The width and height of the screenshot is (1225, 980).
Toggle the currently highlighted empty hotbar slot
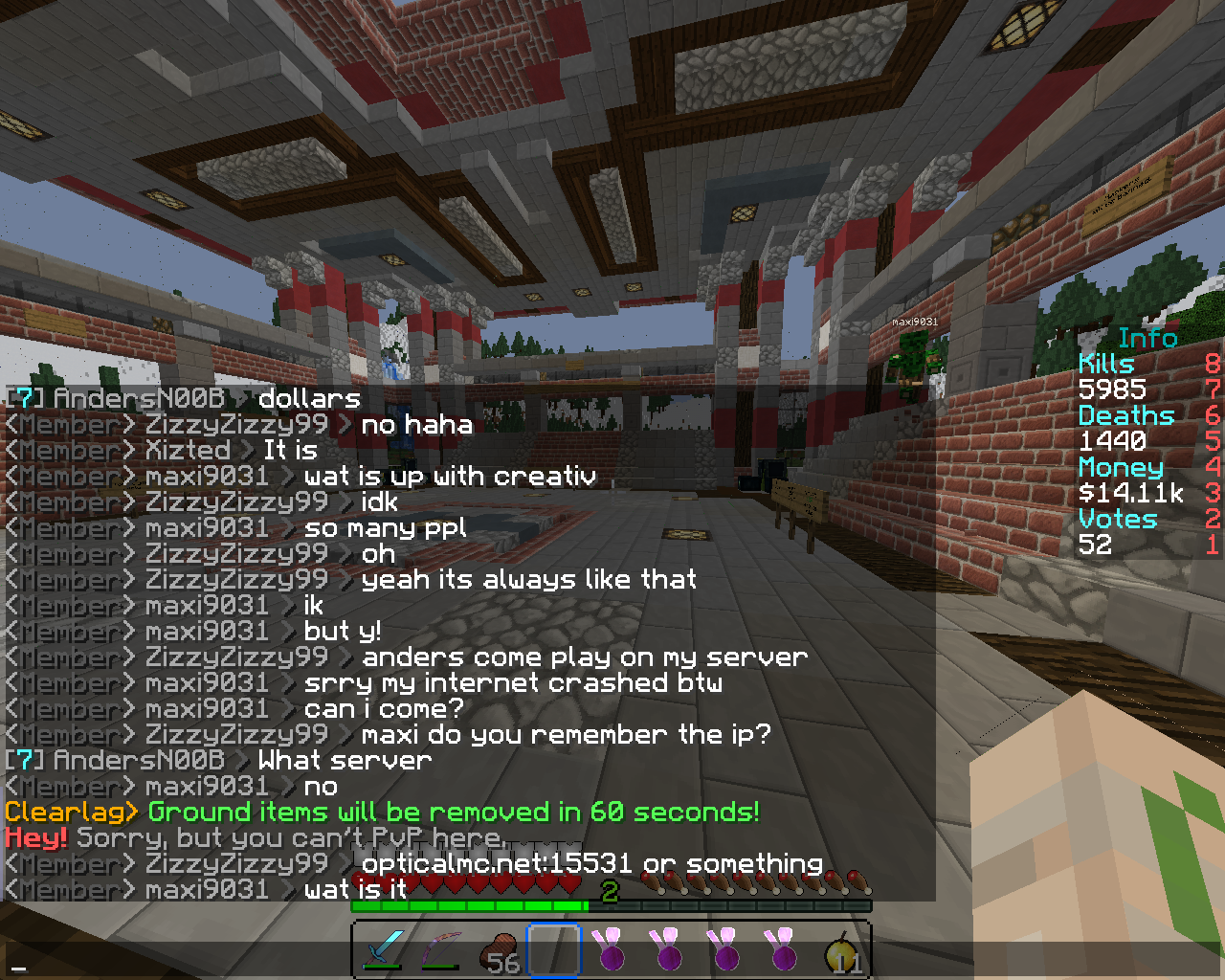coord(553,949)
